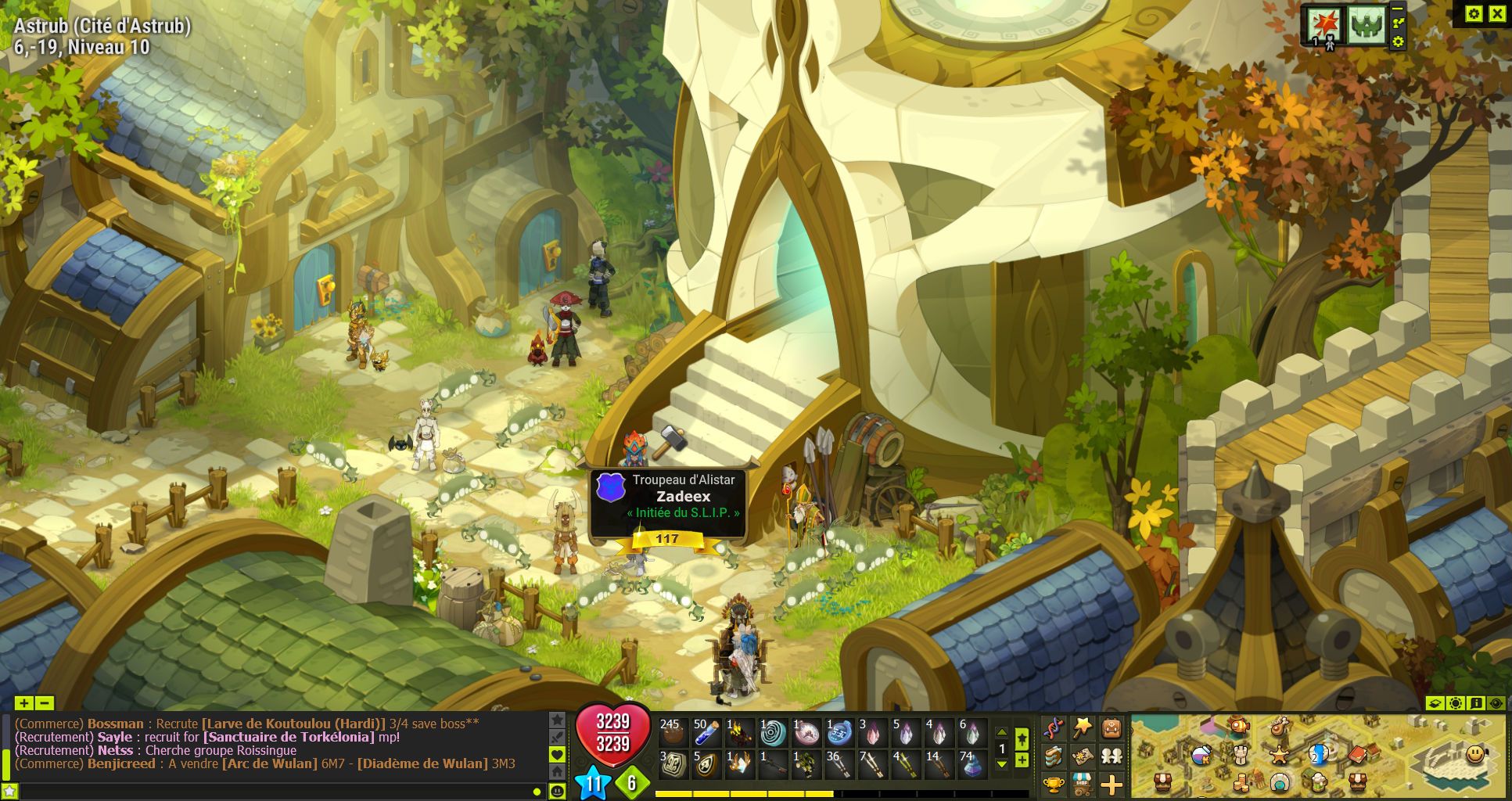Toggle the eye visibility button above minimap
Viewport: 1512px width, 801px height.
1496,703
